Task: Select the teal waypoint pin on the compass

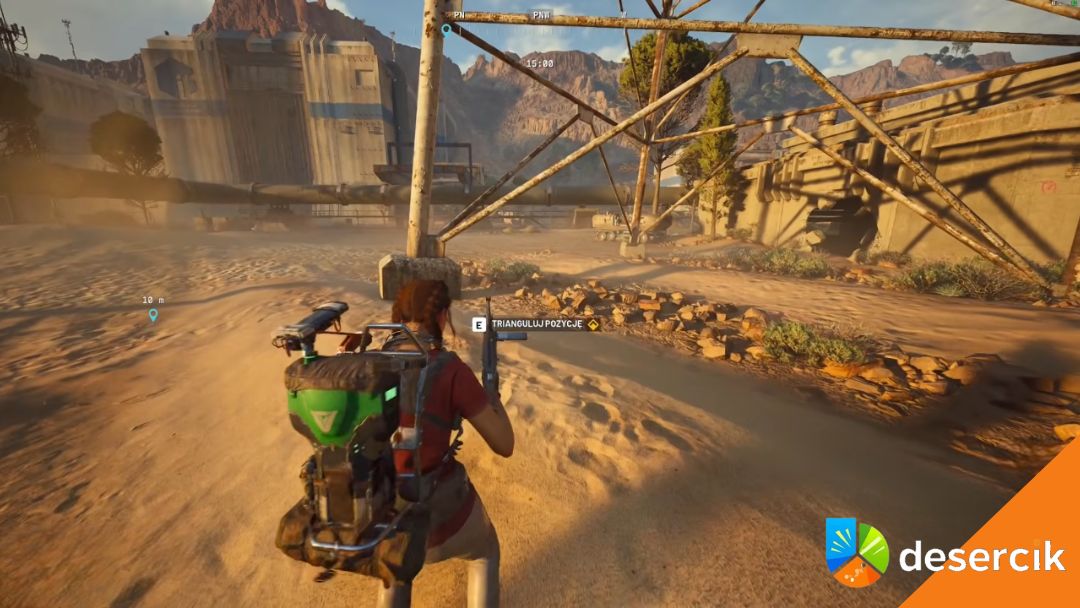Action: click(446, 30)
